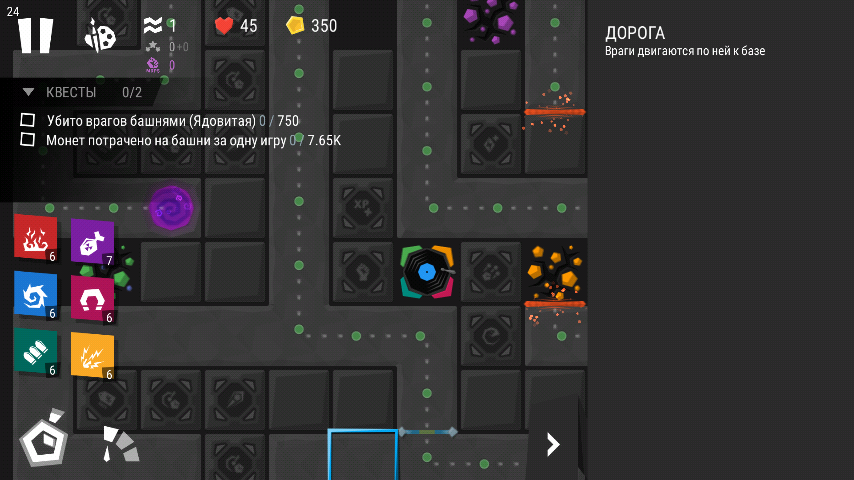Select the blue-outlined highlighted road tile
The height and width of the screenshot is (480, 854).
coord(362,455)
